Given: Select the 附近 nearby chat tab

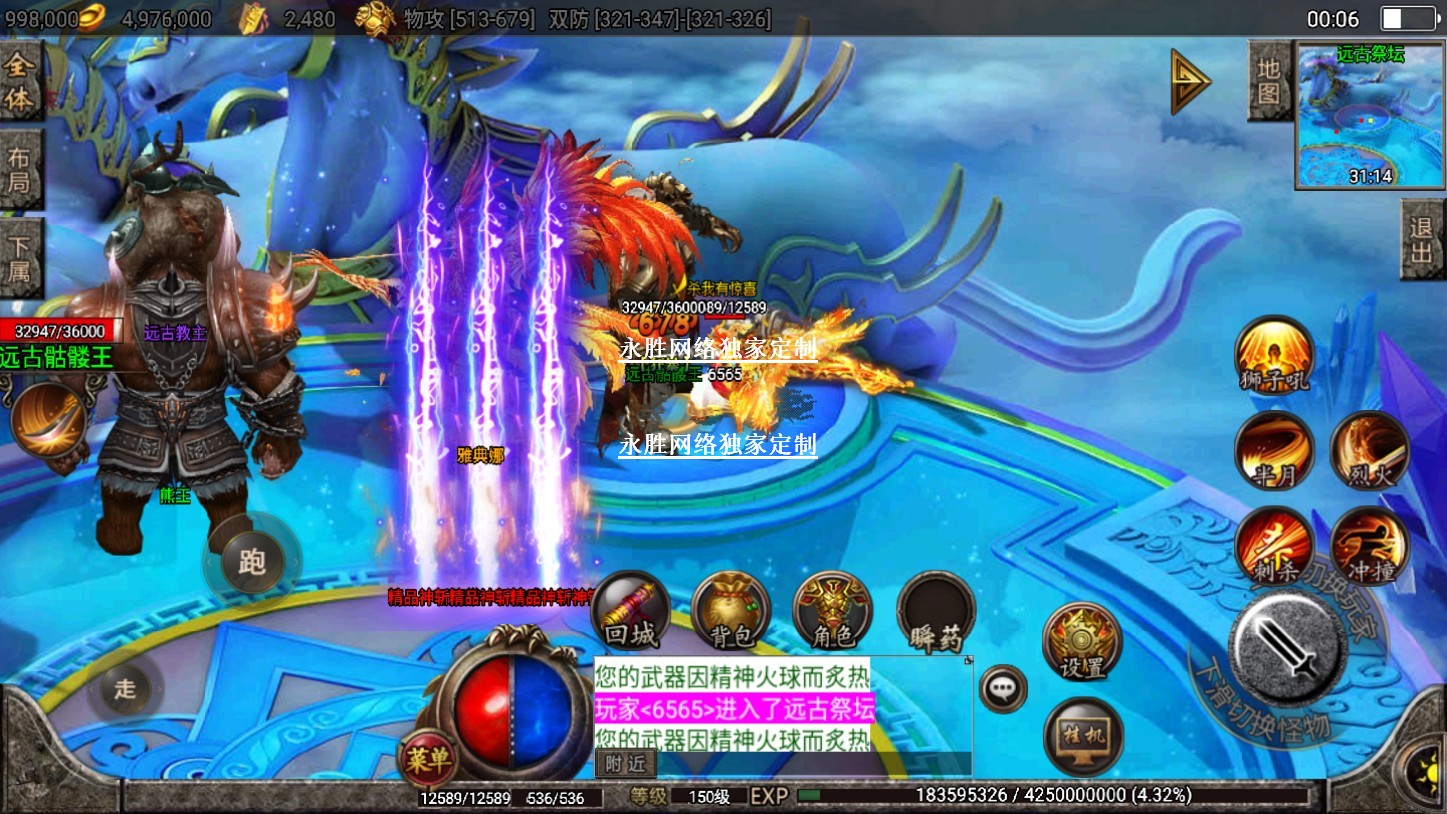Looking at the screenshot, I should click(625, 764).
